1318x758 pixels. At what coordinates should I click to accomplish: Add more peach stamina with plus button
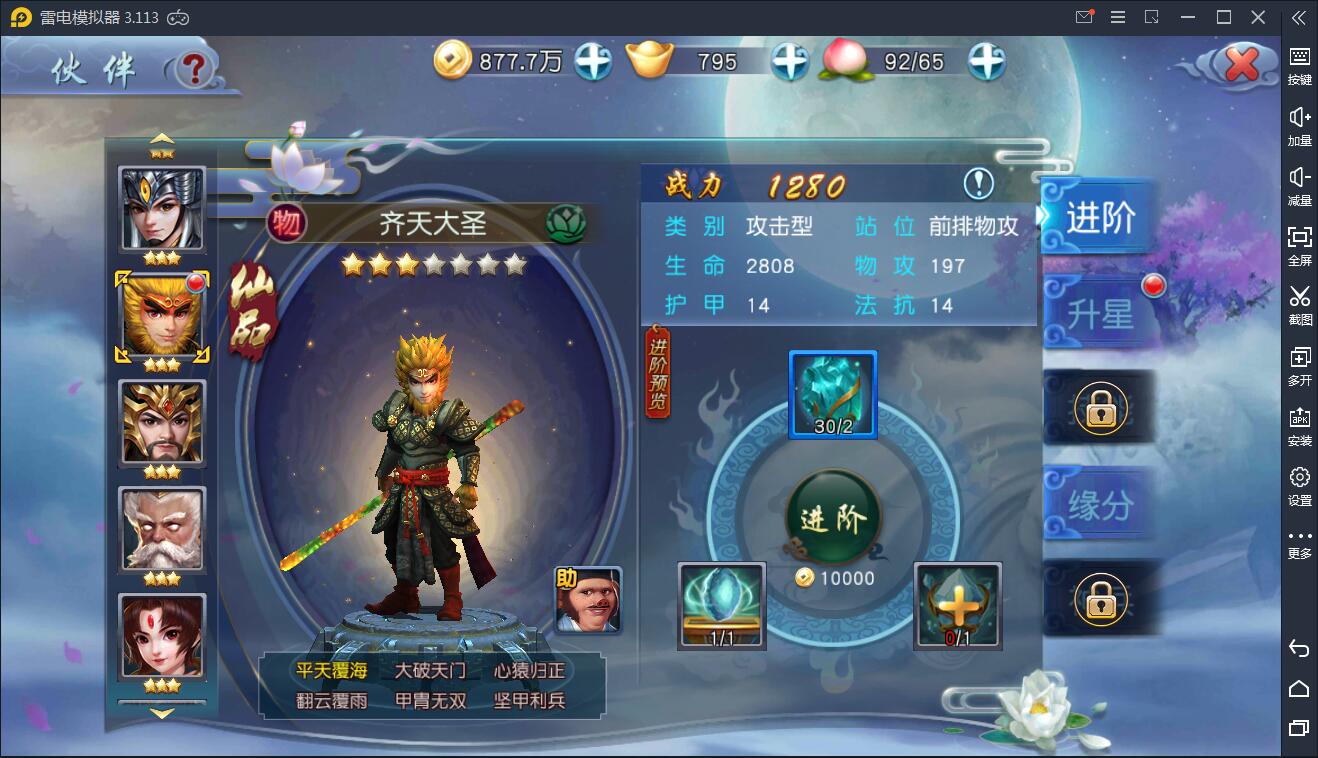[986, 62]
